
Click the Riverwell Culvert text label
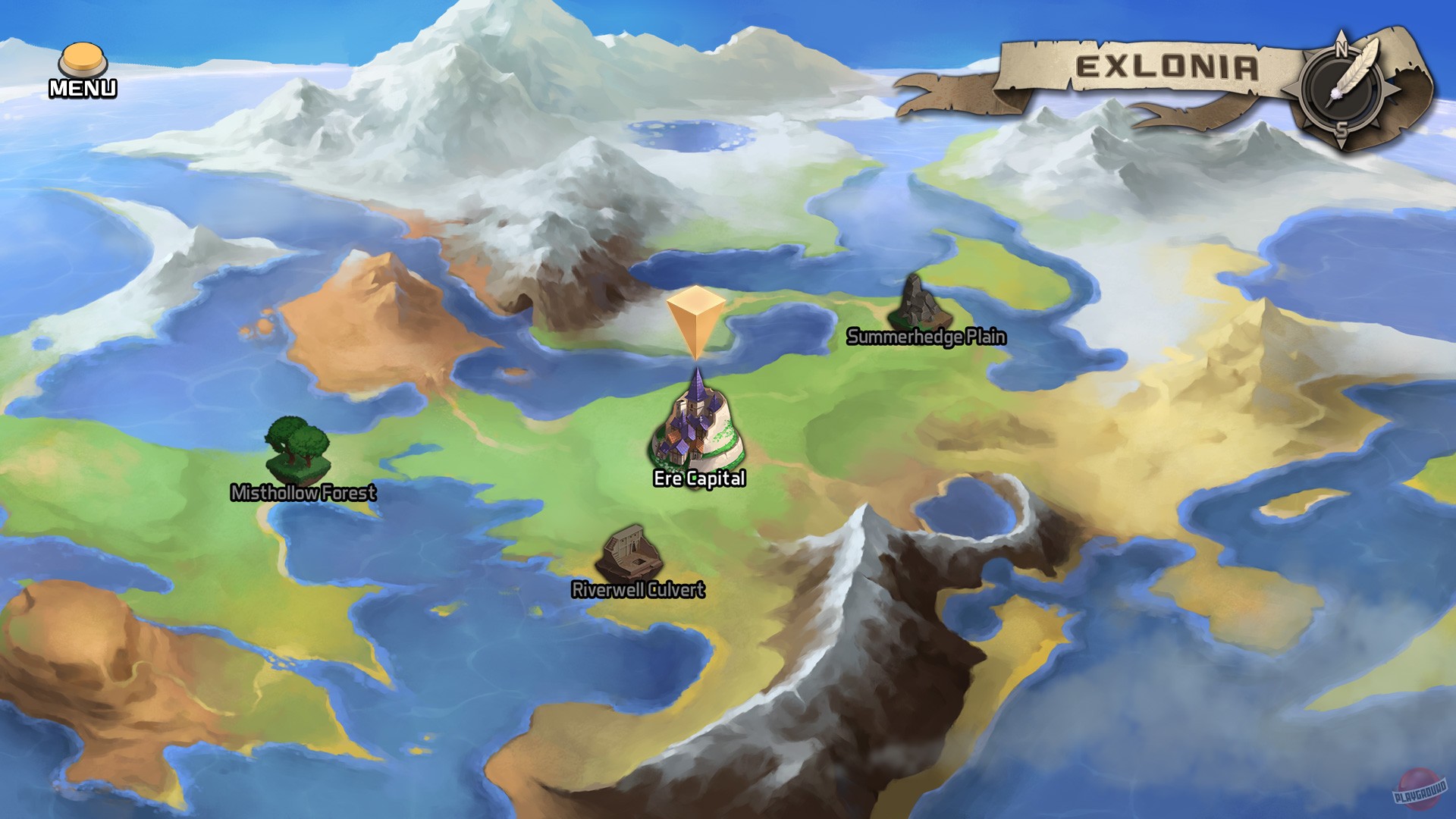[639, 588]
